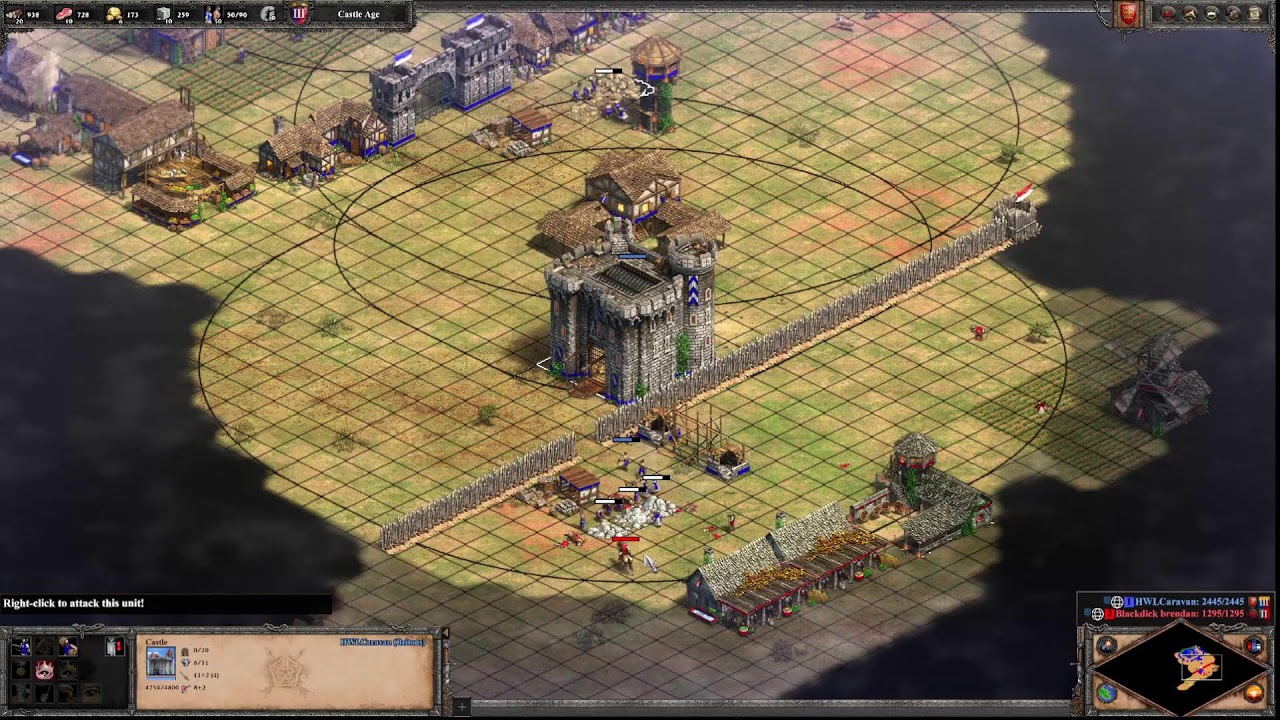Select the red player 2 score row
The width and height of the screenshot is (1280, 720).
tap(1178, 614)
